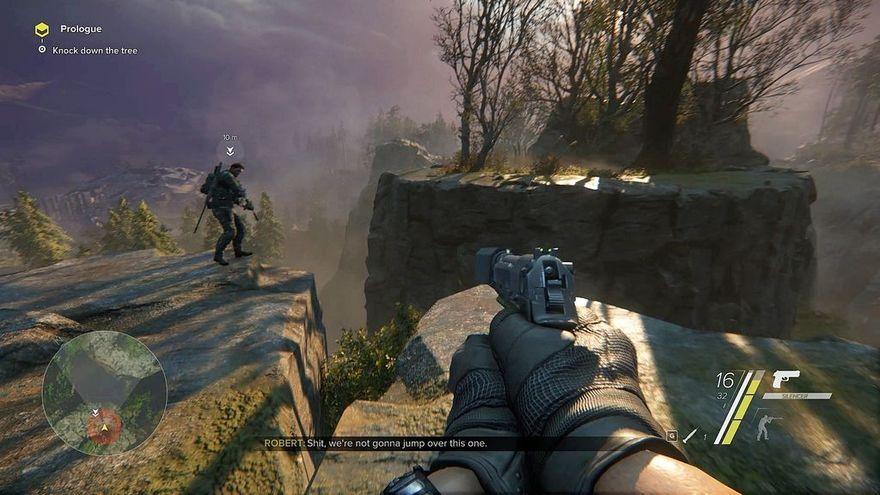Select the knife gadget icon

(691, 435)
